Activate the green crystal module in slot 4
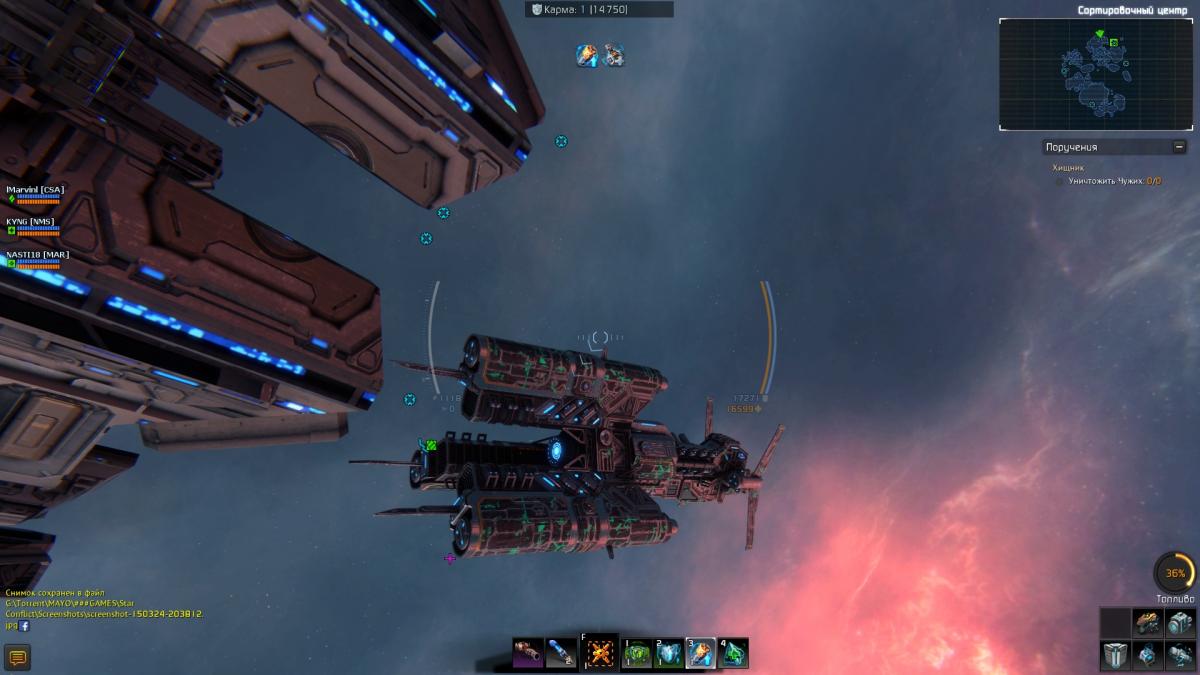1200x675 pixels. click(x=733, y=654)
